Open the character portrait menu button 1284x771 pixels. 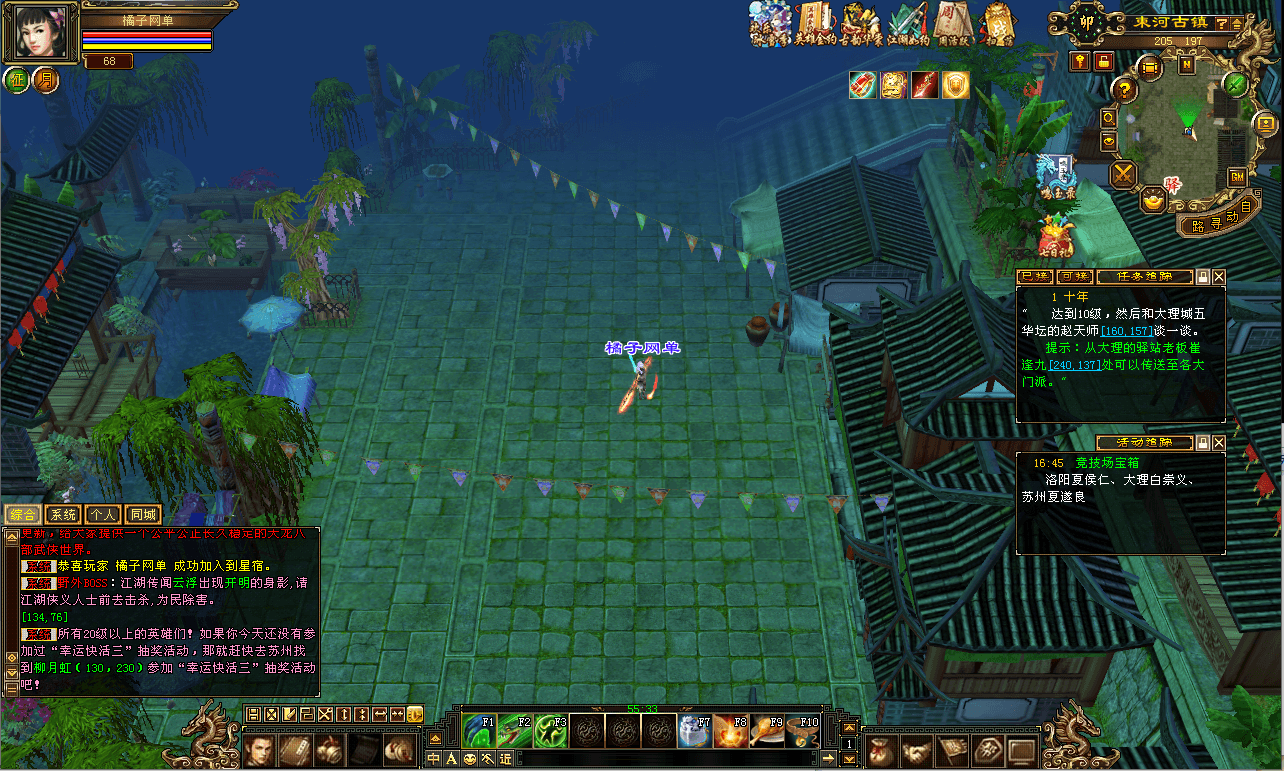(260, 749)
